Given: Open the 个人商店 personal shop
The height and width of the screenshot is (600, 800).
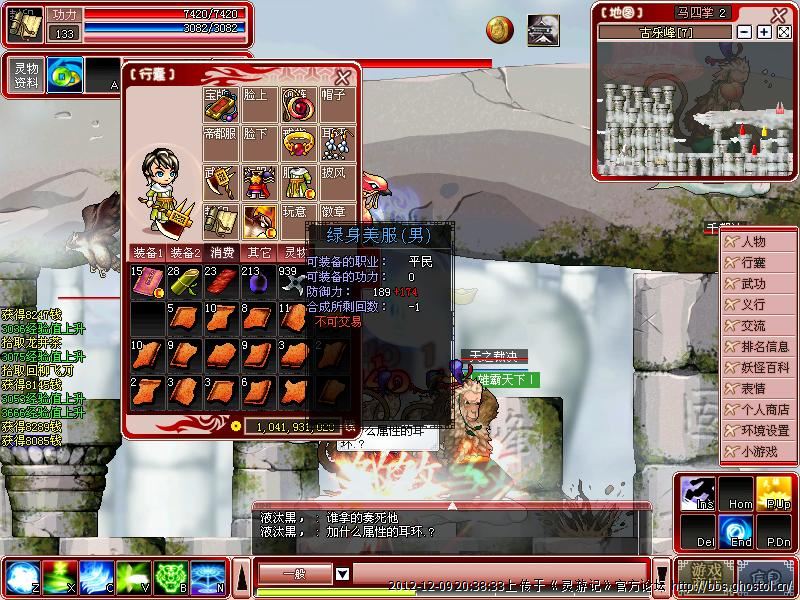Looking at the screenshot, I should [758, 409].
